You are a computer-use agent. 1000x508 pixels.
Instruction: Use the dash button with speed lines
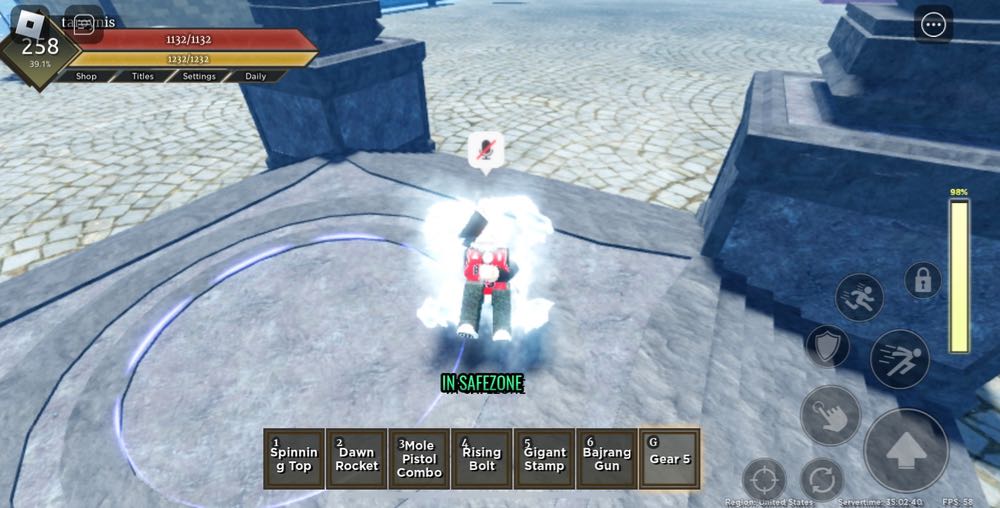[x=899, y=358]
